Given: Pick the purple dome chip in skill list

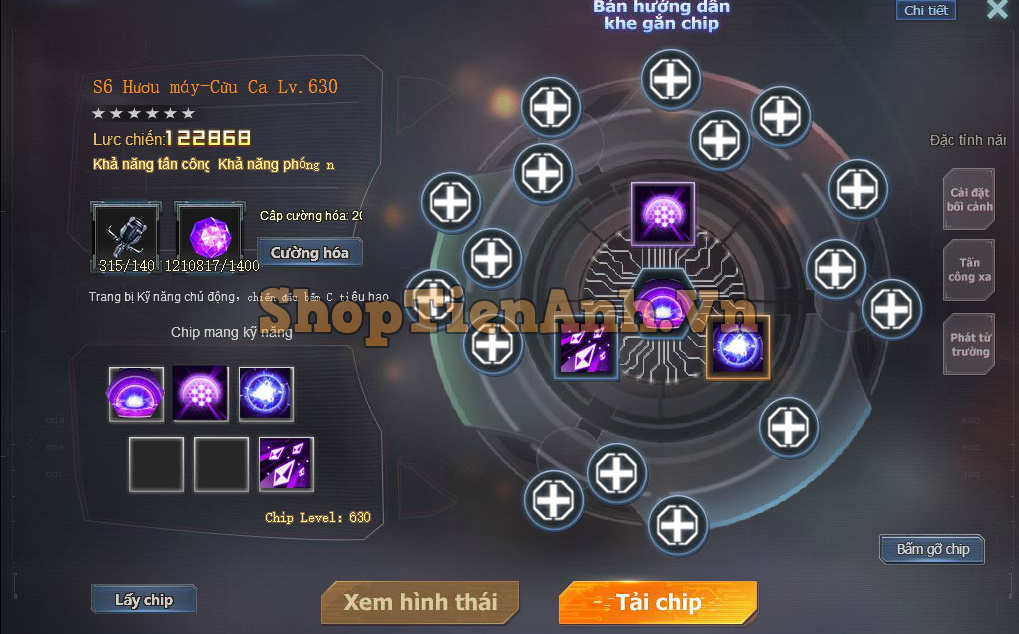Looking at the screenshot, I should (x=136, y=394).
